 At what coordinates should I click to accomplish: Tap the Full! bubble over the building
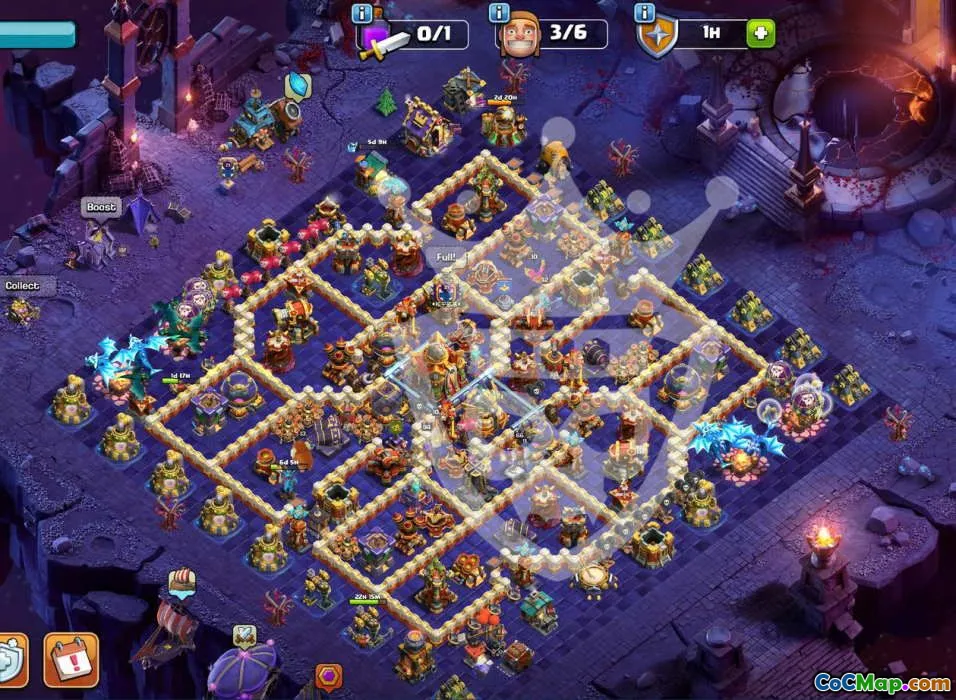pos(446,257)
